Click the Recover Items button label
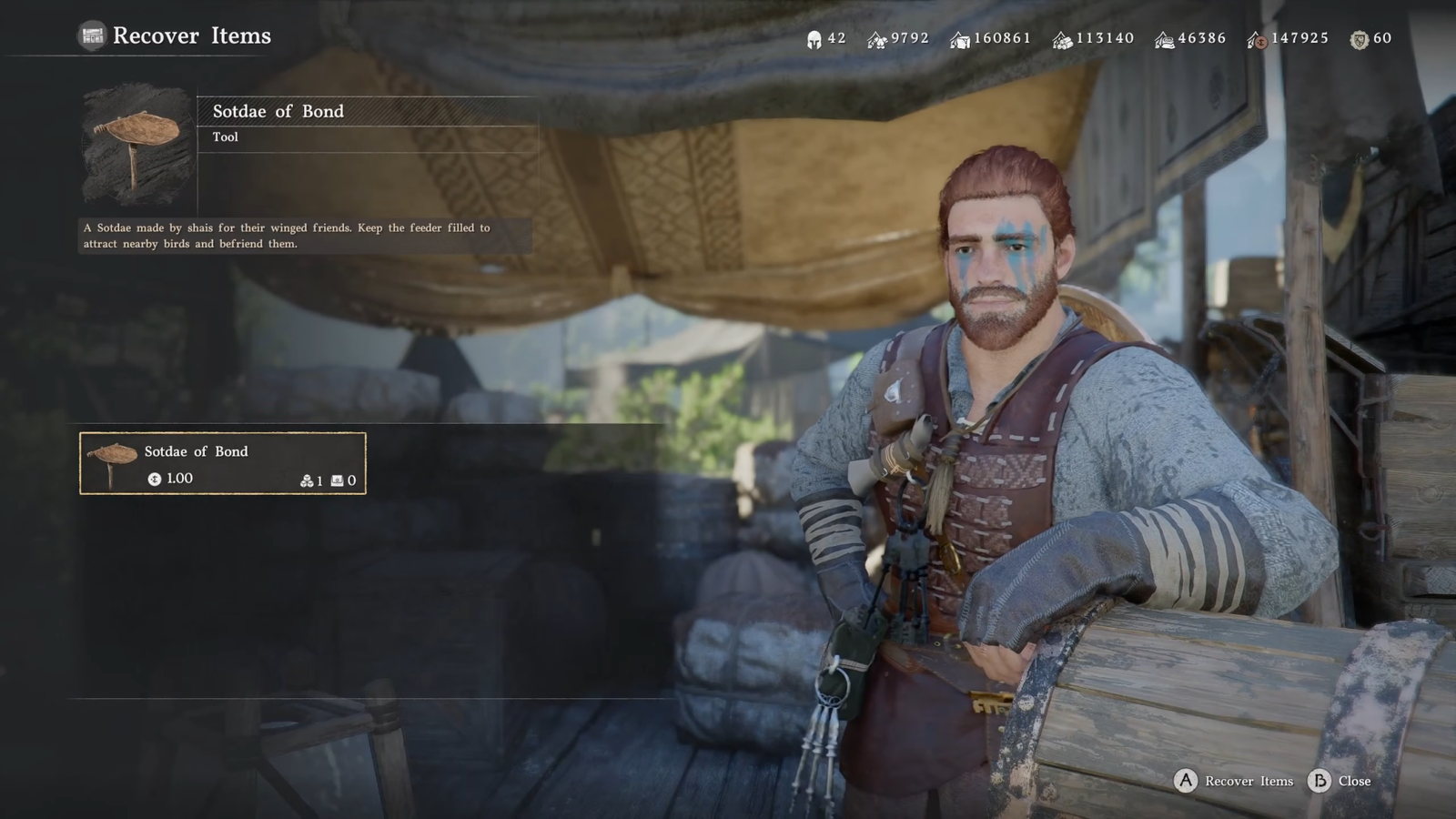Image resolution: width=1456 pixels, height=819 pixels. [x=1248, y=781]
